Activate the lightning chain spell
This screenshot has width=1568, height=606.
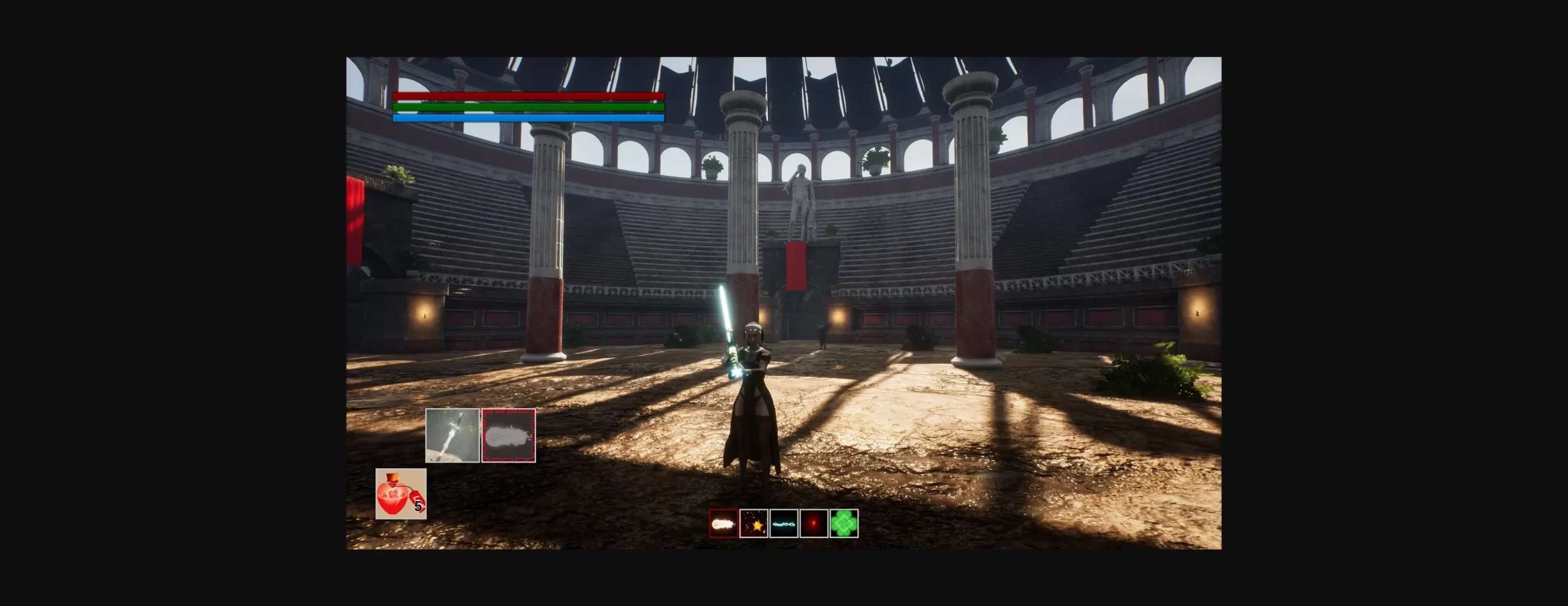tap(784, 524)
